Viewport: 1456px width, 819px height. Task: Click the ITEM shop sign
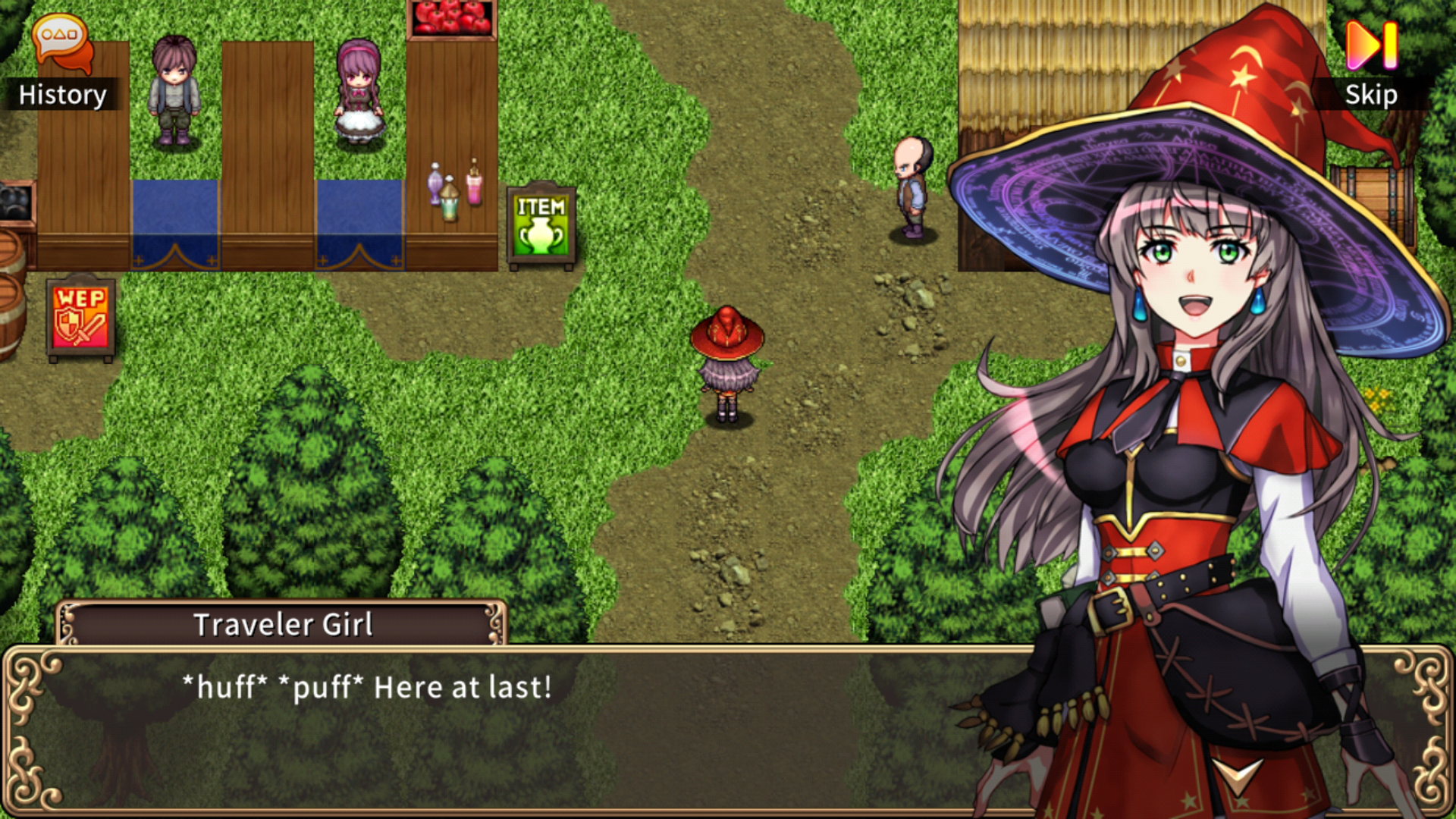click(540, 225)
